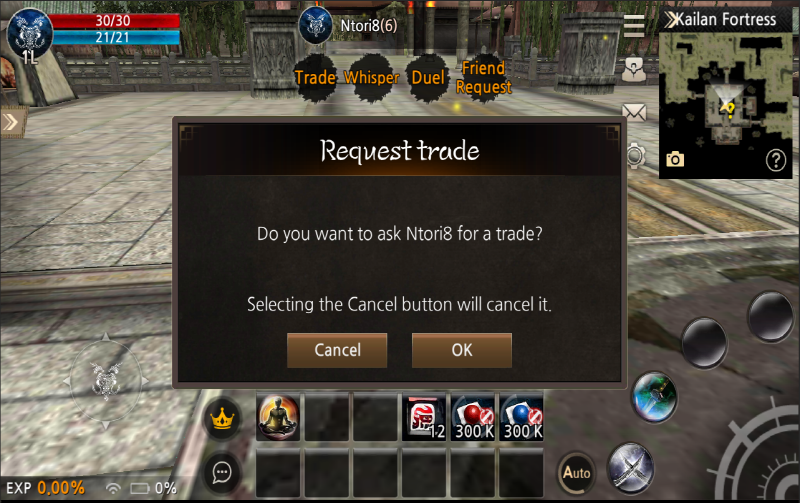
Task: Take a screenshot with the camera icon
Action: click(x=675, y=159)
